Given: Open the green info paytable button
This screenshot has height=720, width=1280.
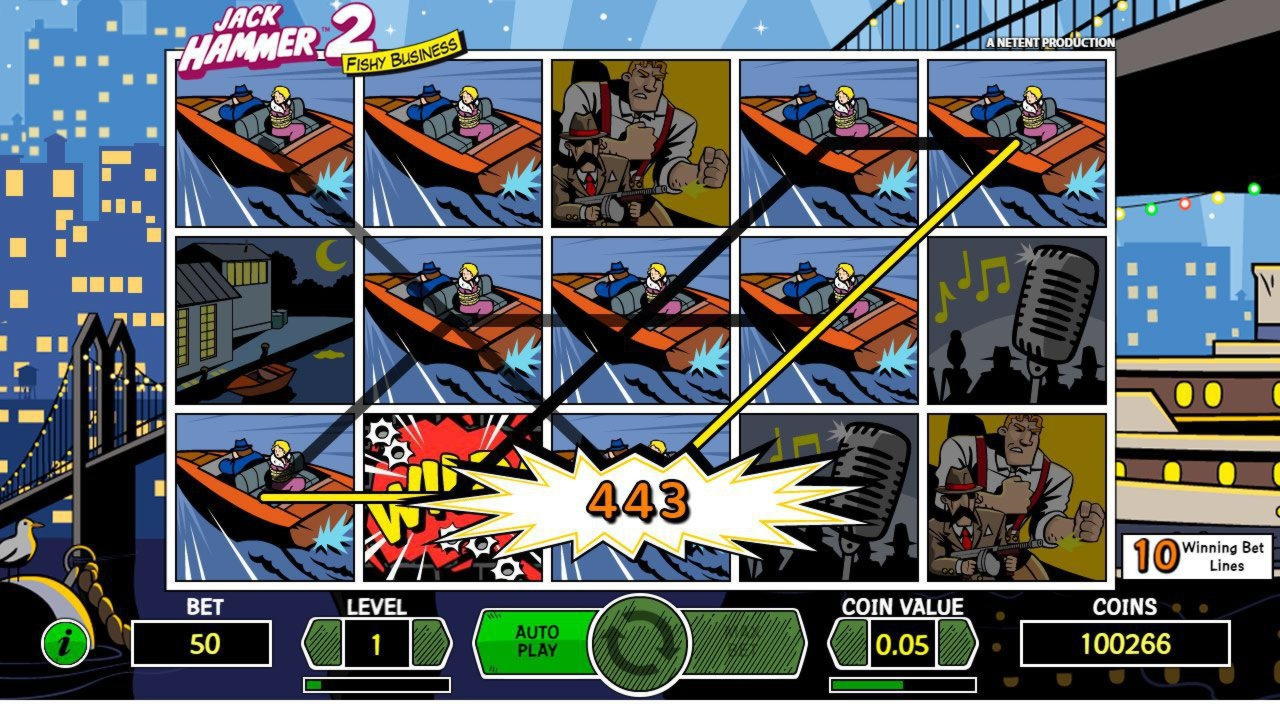Looking at the screenshot, I should pos(65,643).
